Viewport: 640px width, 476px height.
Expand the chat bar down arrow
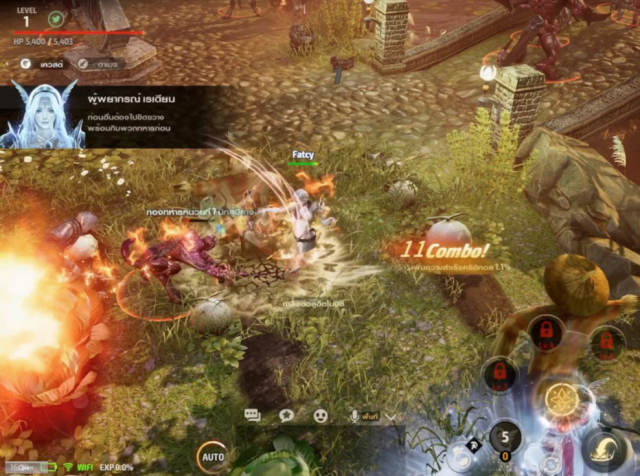tap(389, 415)
